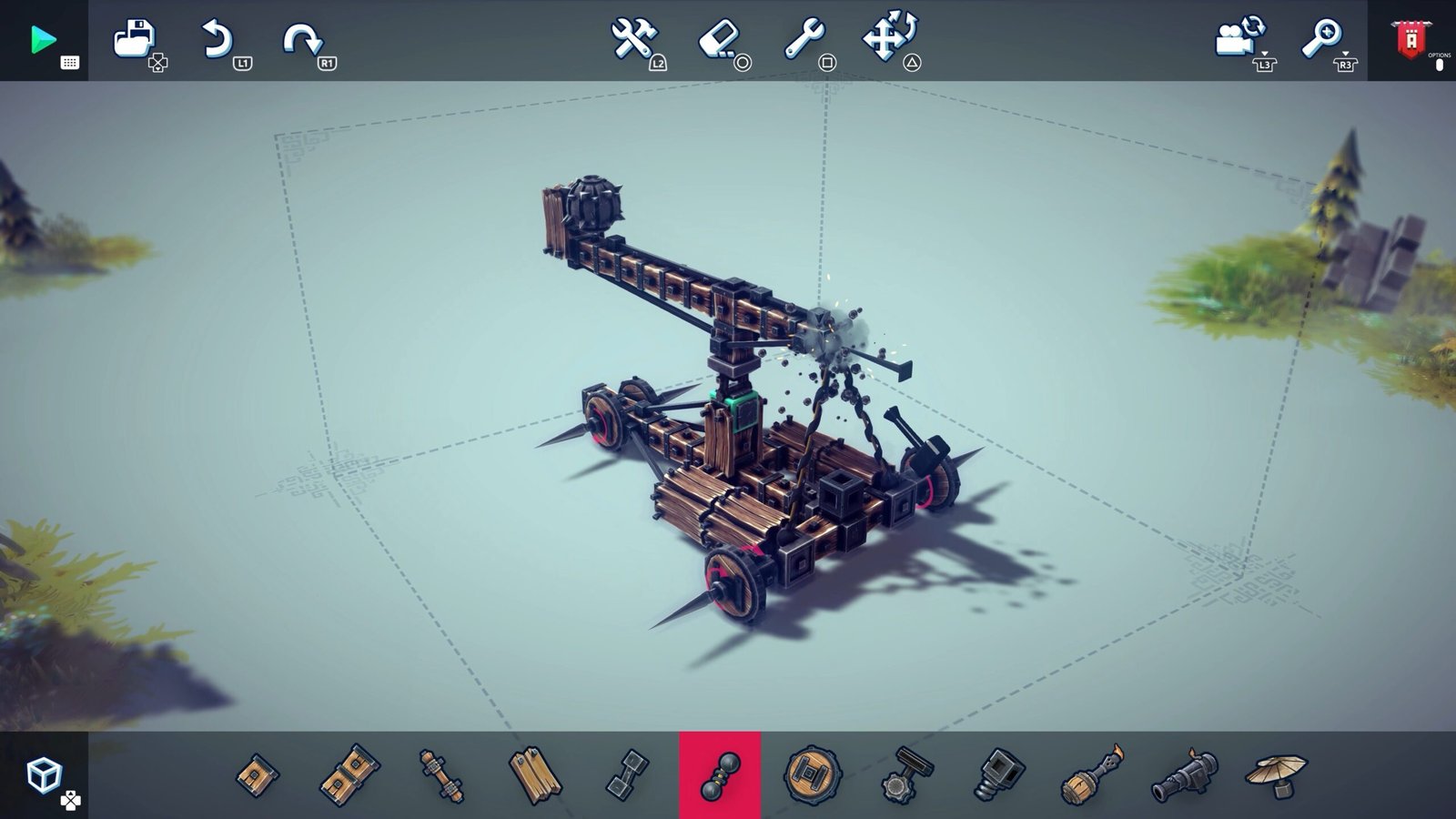Pick the highlighted dumbbell-shaped block
1456x819 pixels.
tap(720, 775)
